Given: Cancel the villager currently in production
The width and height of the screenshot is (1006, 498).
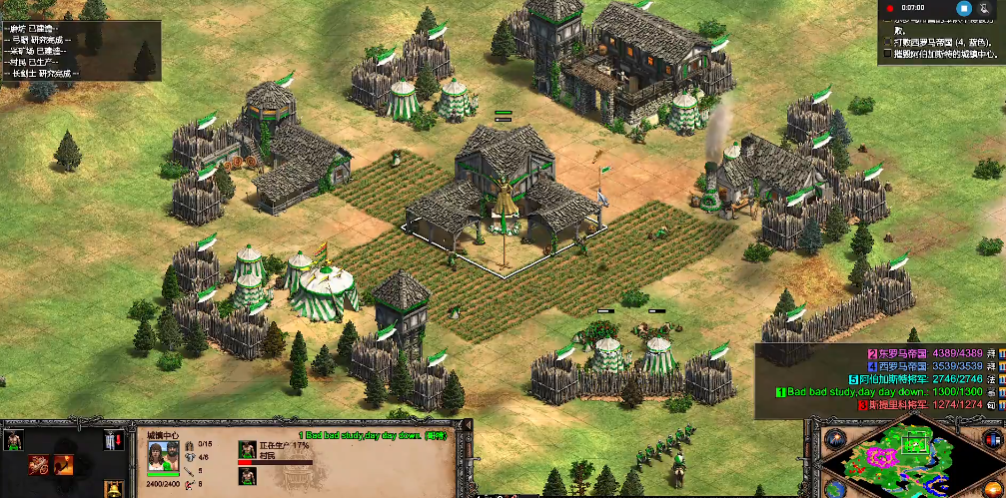Looking at the screenshot, I should click(x=246, y=449).
